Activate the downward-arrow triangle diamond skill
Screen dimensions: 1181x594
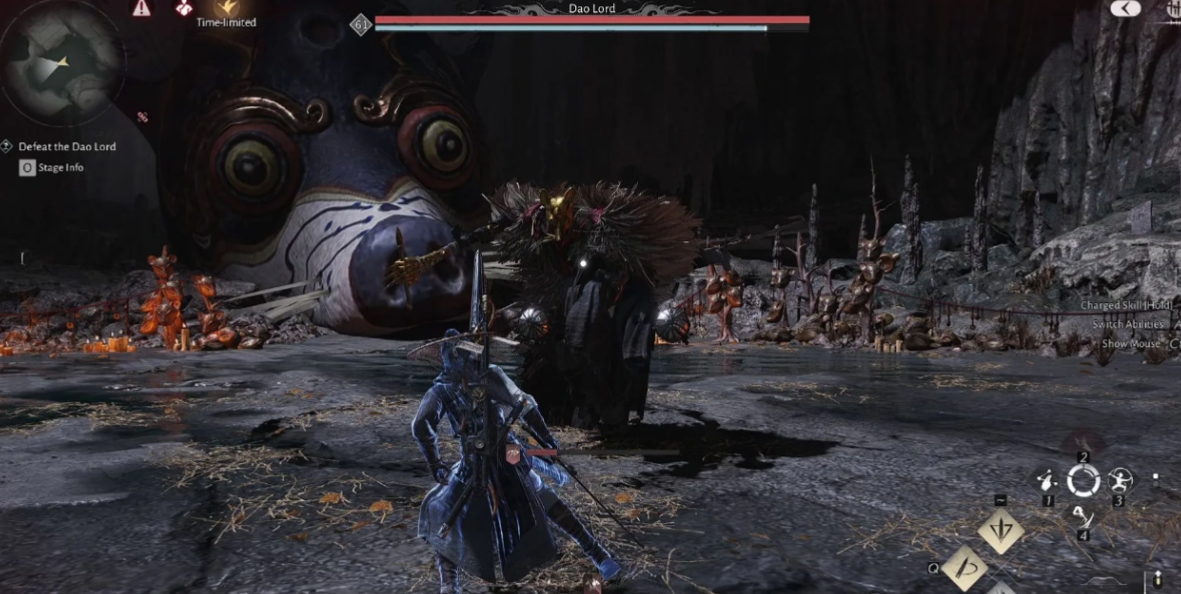tap(1000, 531)
